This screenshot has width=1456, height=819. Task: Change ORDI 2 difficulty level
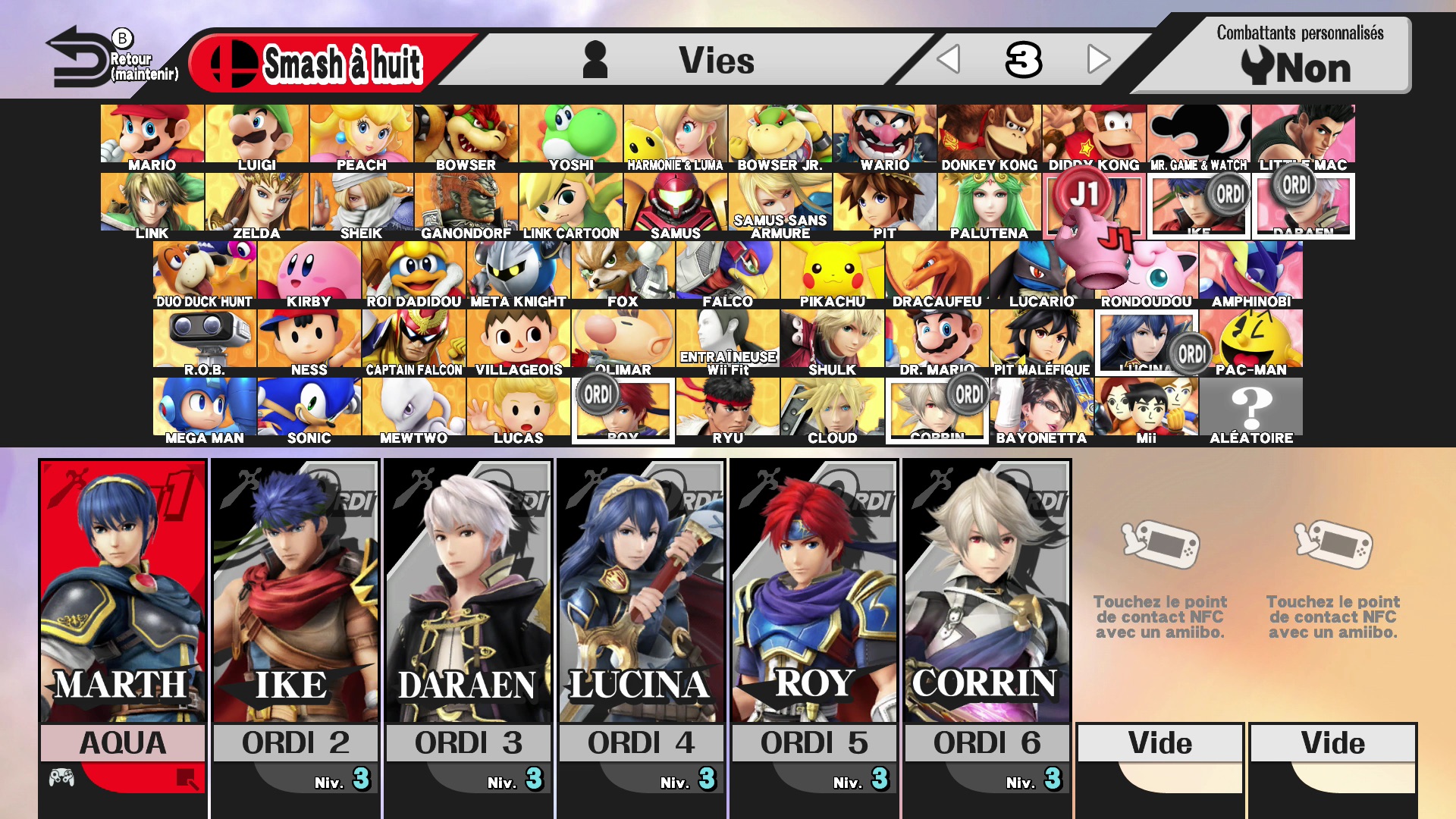click(343, 780)
